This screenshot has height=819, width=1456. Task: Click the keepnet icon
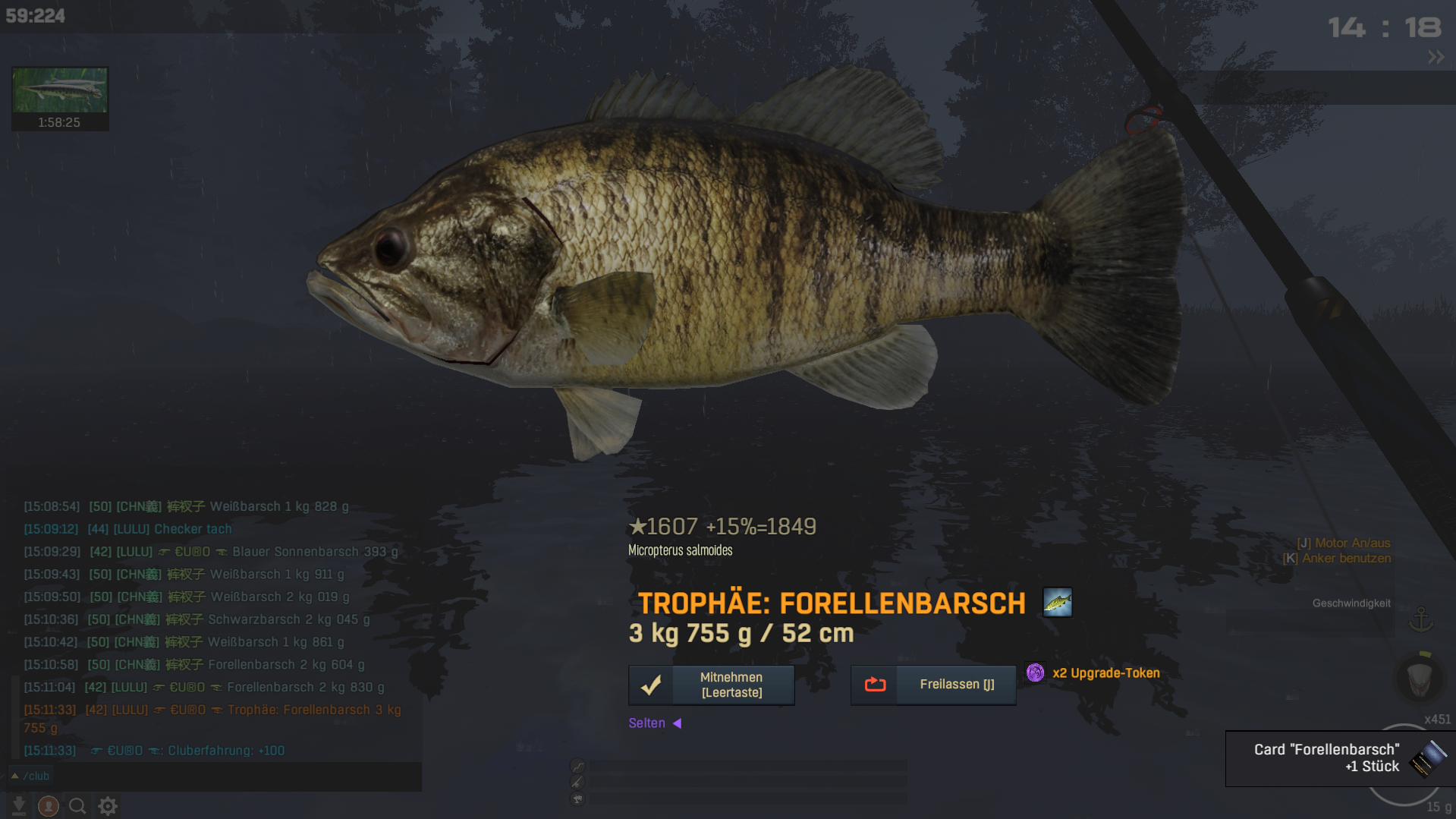(1419, 679)
